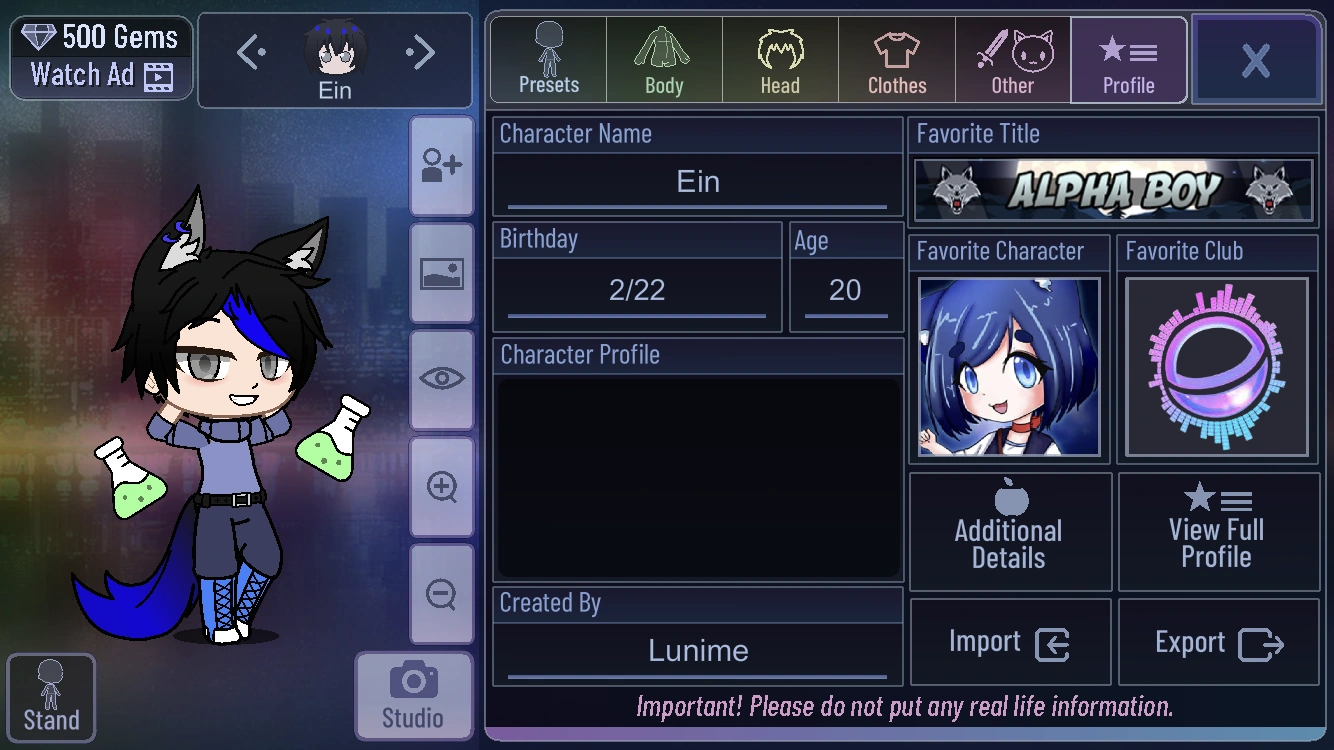This screenshot has height=750, width=1334.
Task: Edit the Character Name field
Action: coord(697,182)
